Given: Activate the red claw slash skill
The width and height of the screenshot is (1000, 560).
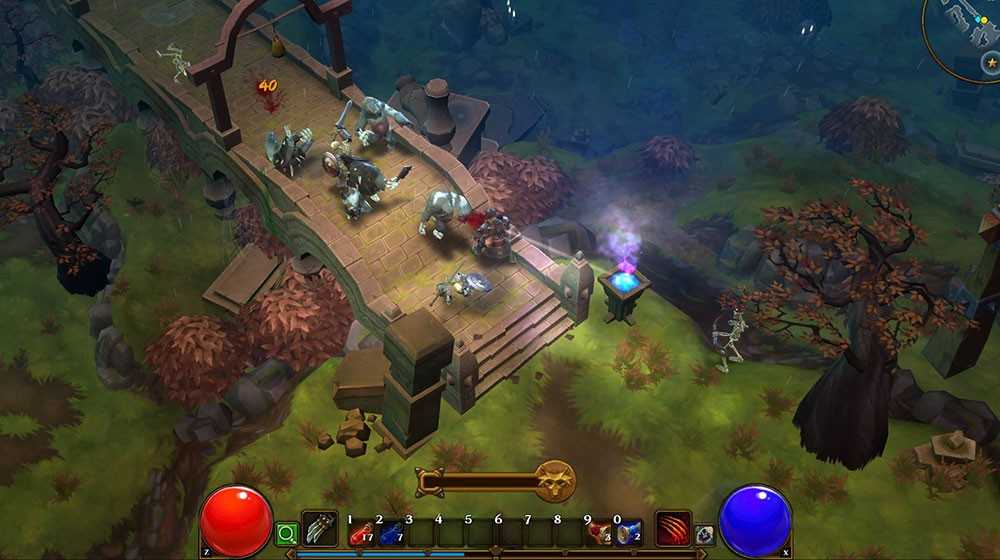Looking at the screenshot, I should (673, 528).
